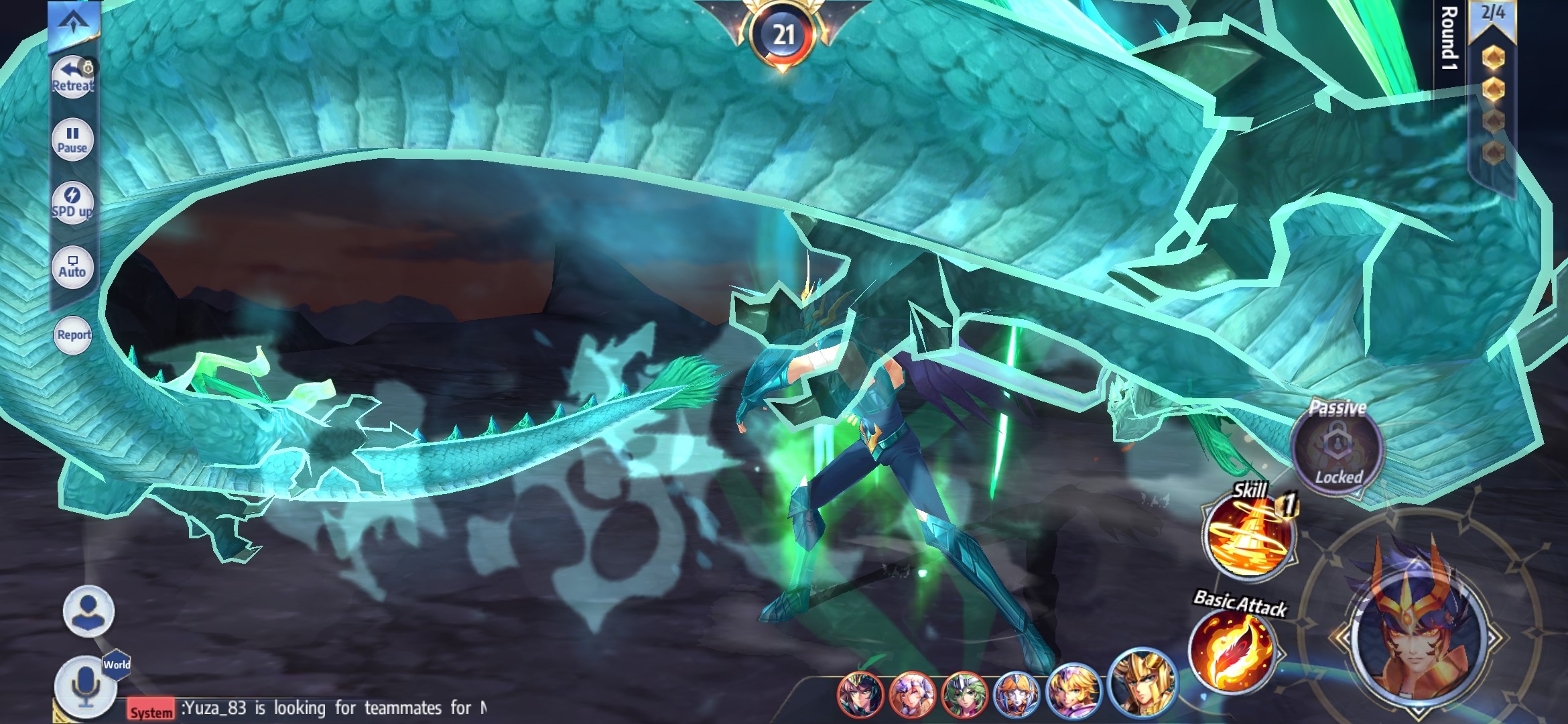Retreat from the battle
The height and width of the screenshot is (724, 1568).
pyautogui.click(x=72, y=76)
